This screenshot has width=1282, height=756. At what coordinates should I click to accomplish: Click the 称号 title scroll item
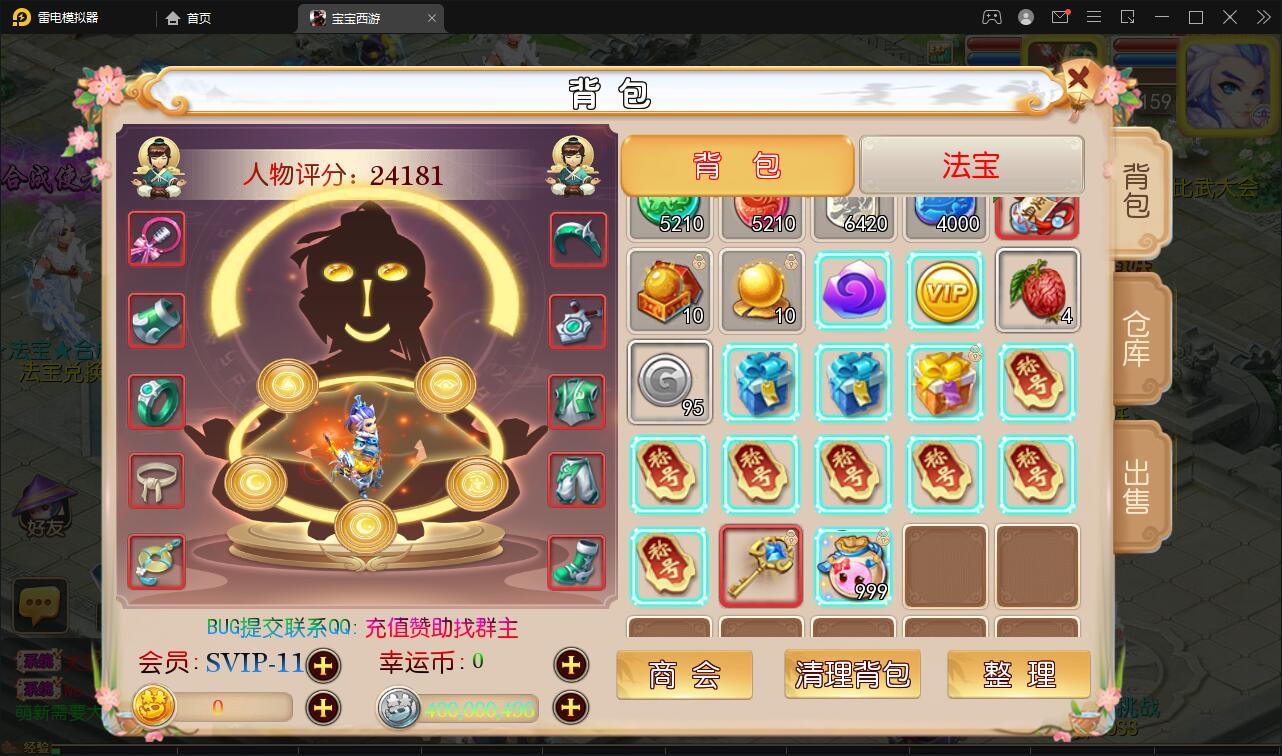point(669,475)
